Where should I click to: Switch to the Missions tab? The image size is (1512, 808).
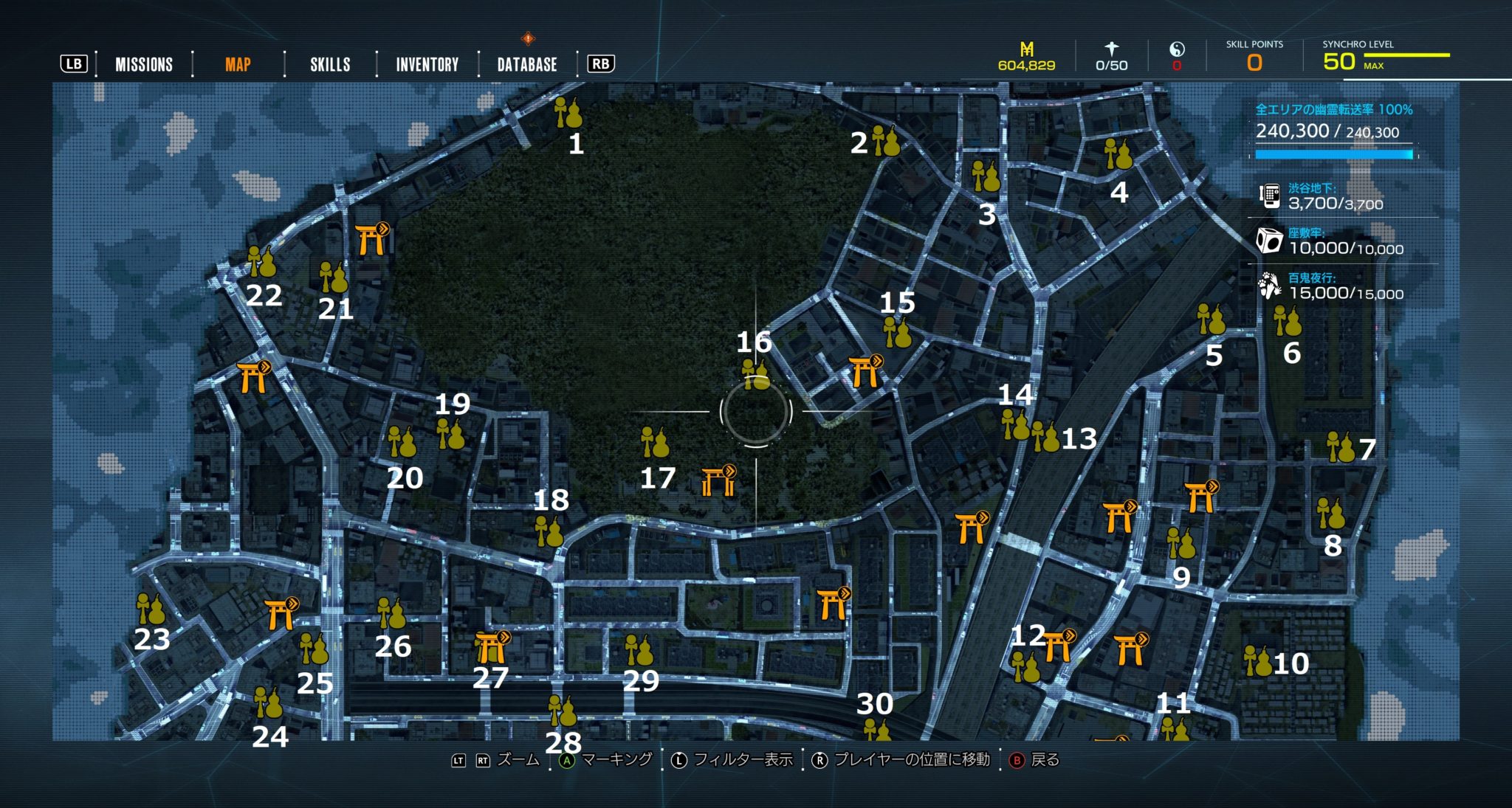pos(144,65)
